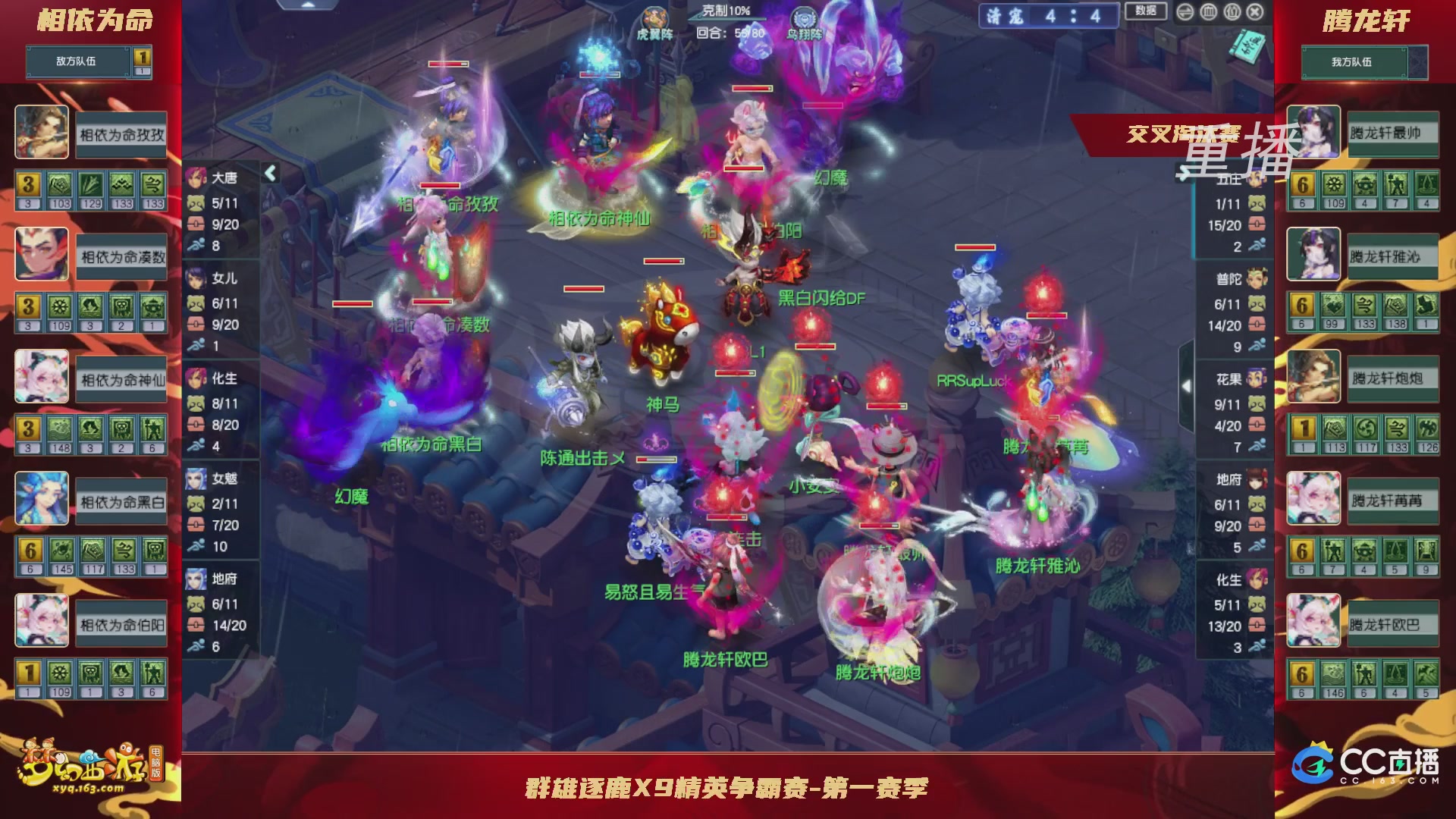Select the 鸟翔阵 bird formation icon
Image resolution: width=1456 pixels, height=819 pixels.
[805, 15]
